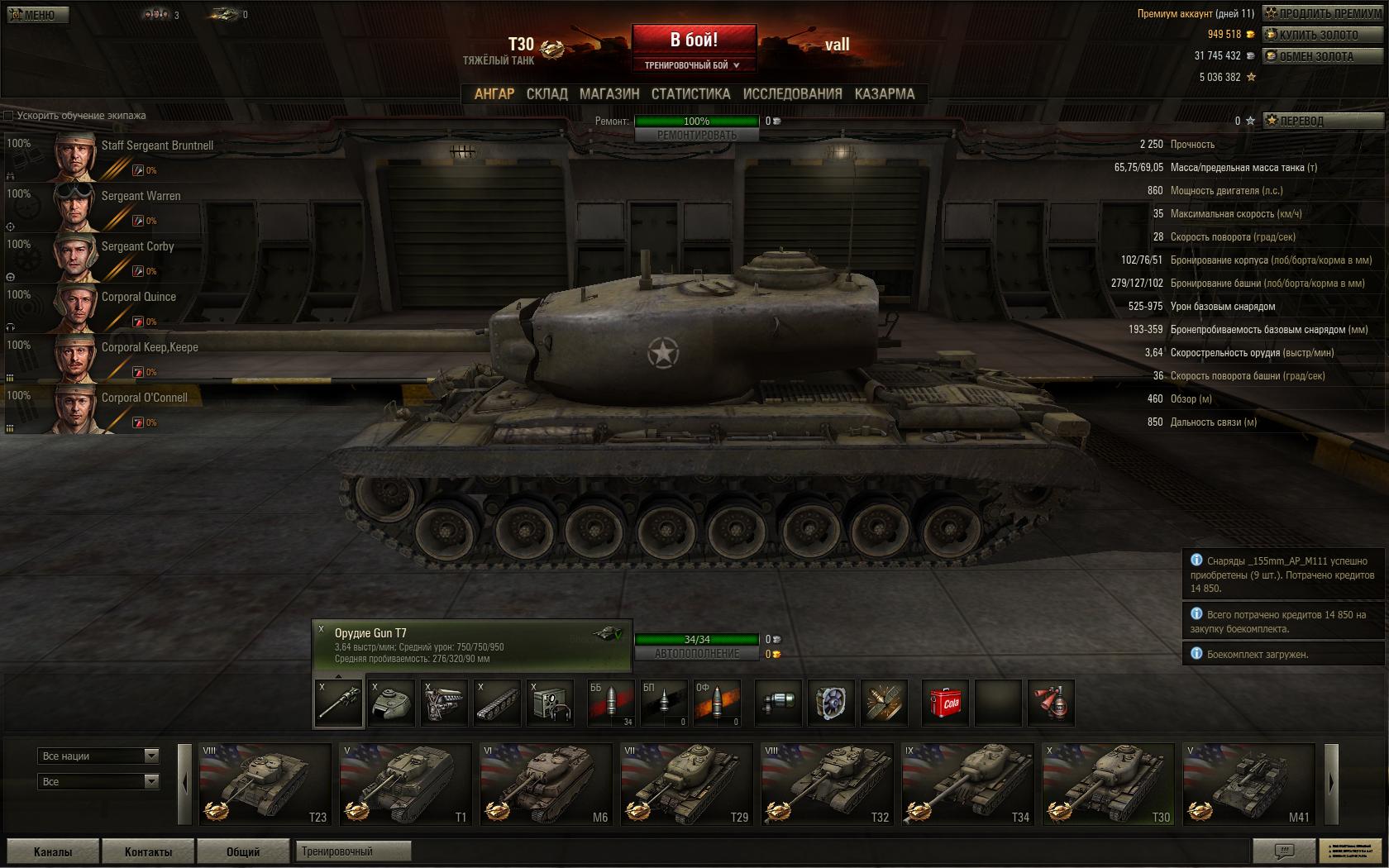
Task: Select the Gun T7 module icon
Action: click(x=338, y=702)
